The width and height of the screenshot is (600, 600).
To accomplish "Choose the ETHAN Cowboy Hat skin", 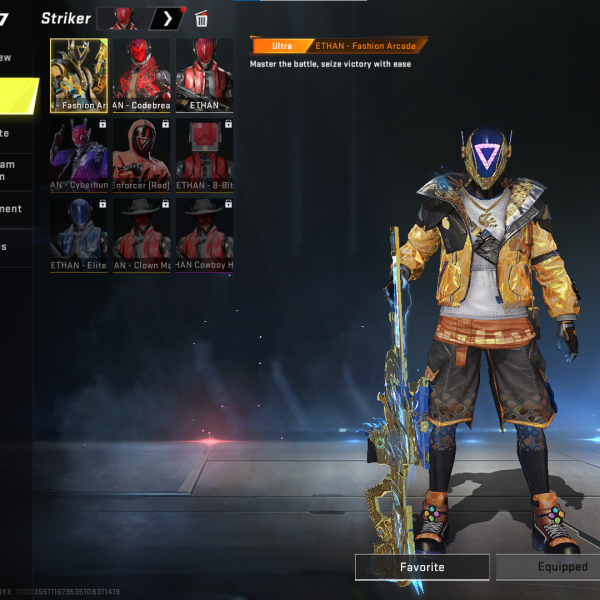I will (x=204, y=234).
